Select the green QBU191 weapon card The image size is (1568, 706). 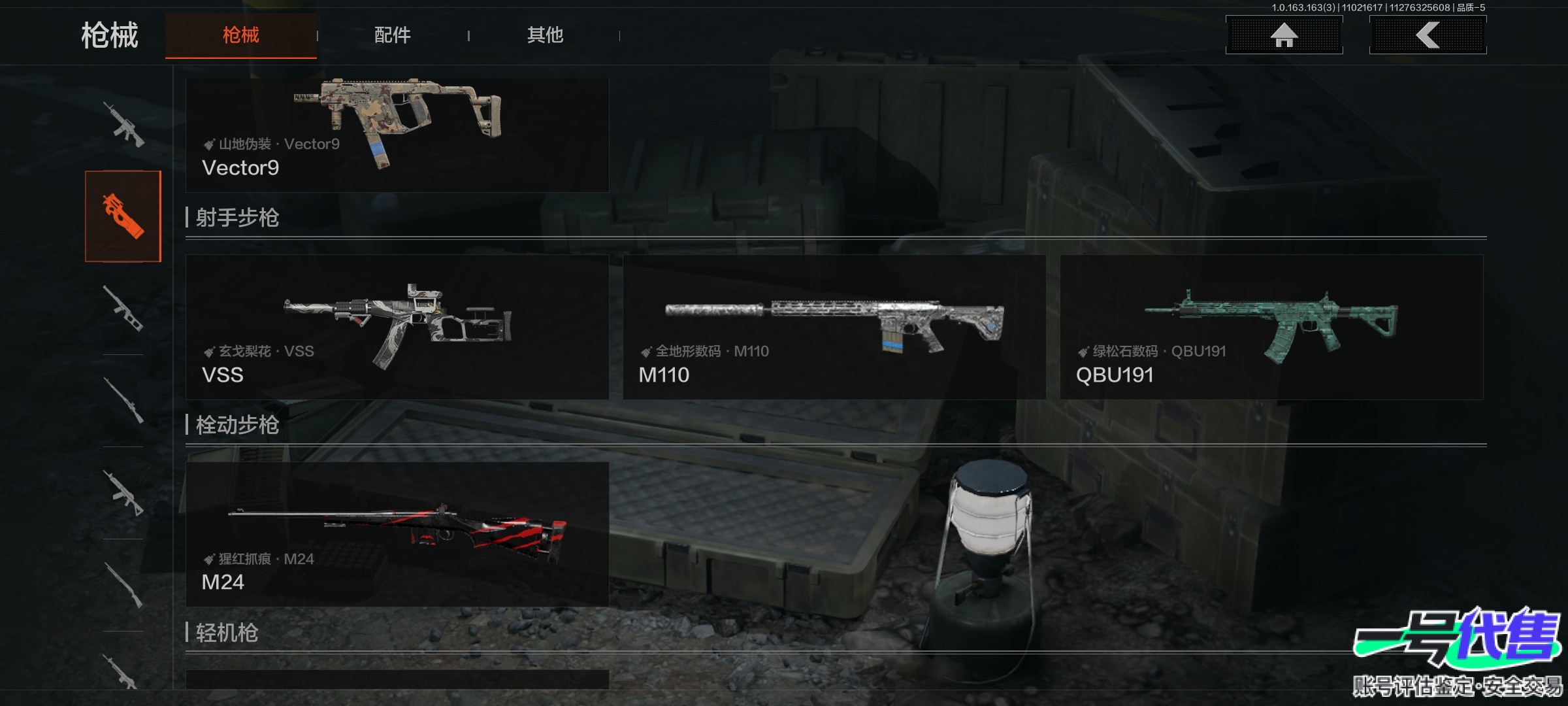click(x=1271, y=327)
